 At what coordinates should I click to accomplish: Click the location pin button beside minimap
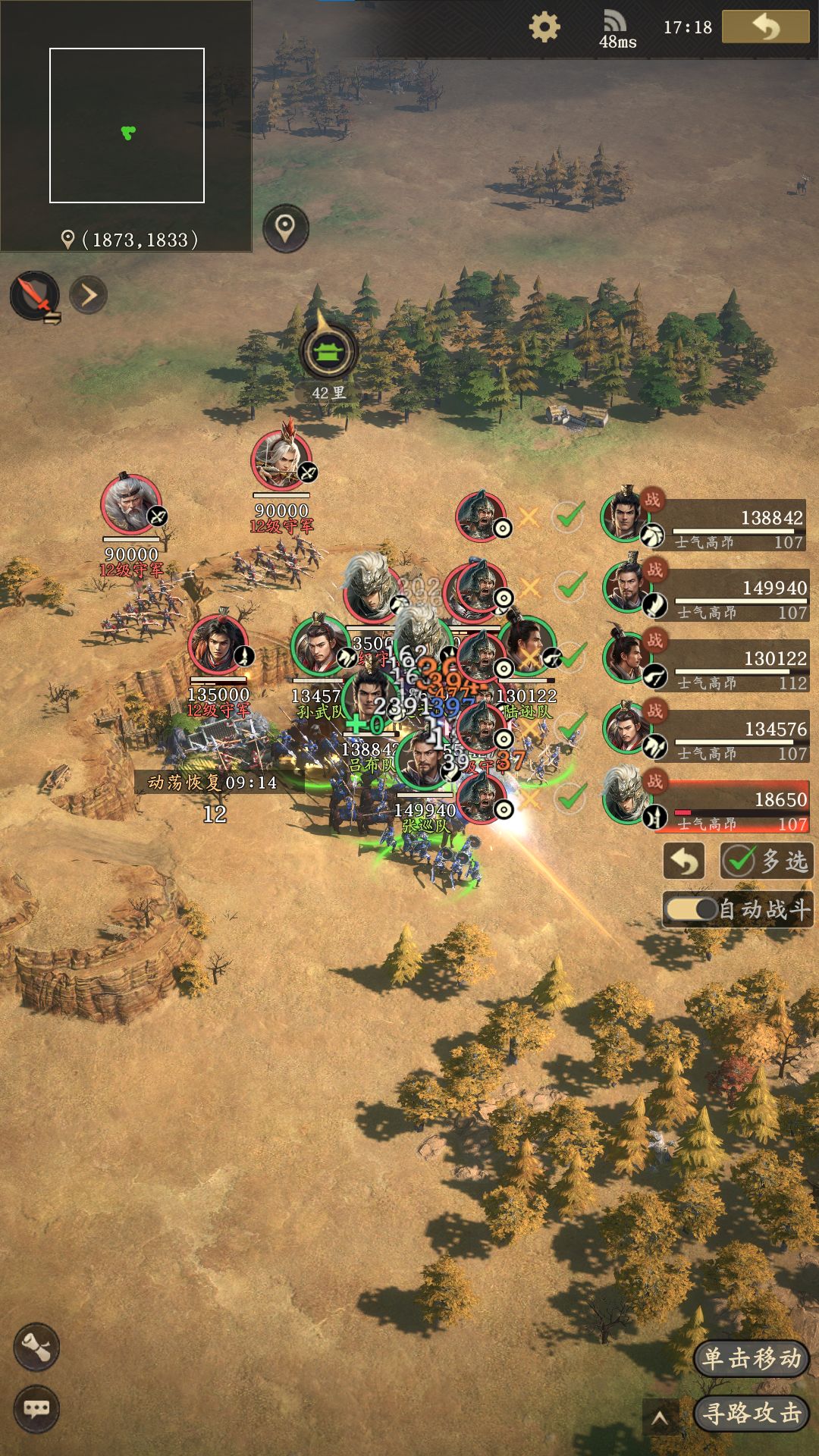(285, 227)
